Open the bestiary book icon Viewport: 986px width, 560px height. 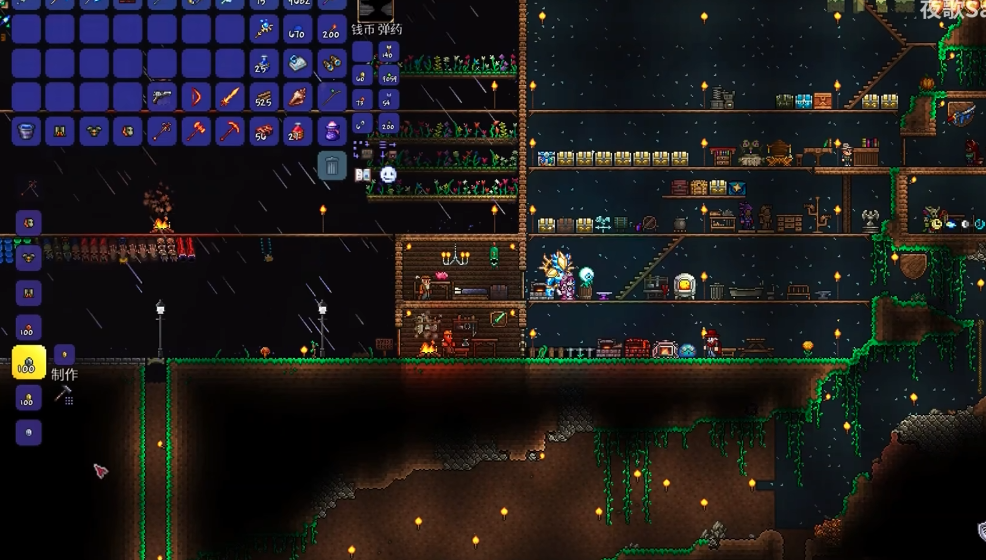[x=363, y=176]
